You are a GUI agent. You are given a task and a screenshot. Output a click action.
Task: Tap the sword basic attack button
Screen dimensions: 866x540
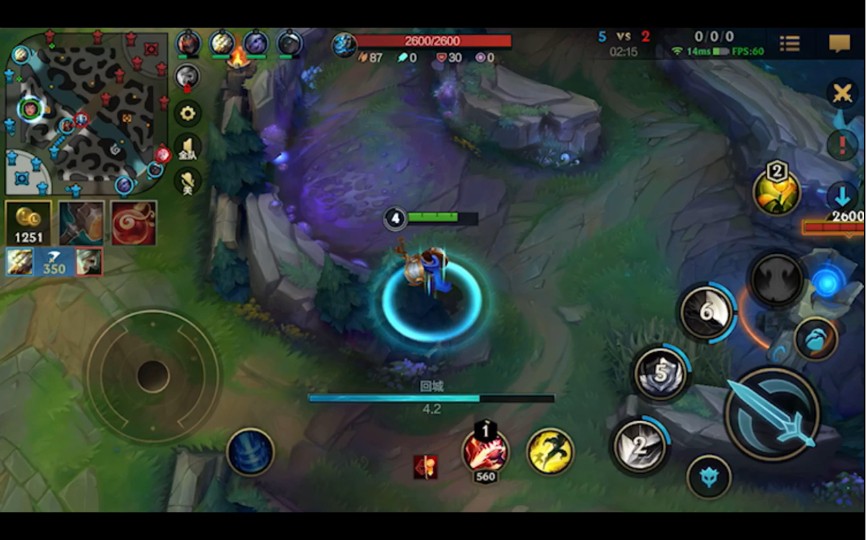pyautogui.click(x=772, y=414)
